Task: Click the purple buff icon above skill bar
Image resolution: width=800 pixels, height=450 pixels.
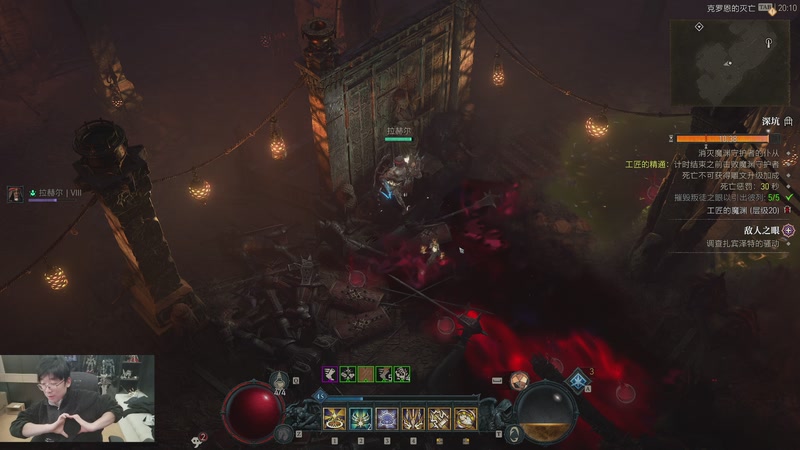Action: pyautogui.click(x=328, y=373)
